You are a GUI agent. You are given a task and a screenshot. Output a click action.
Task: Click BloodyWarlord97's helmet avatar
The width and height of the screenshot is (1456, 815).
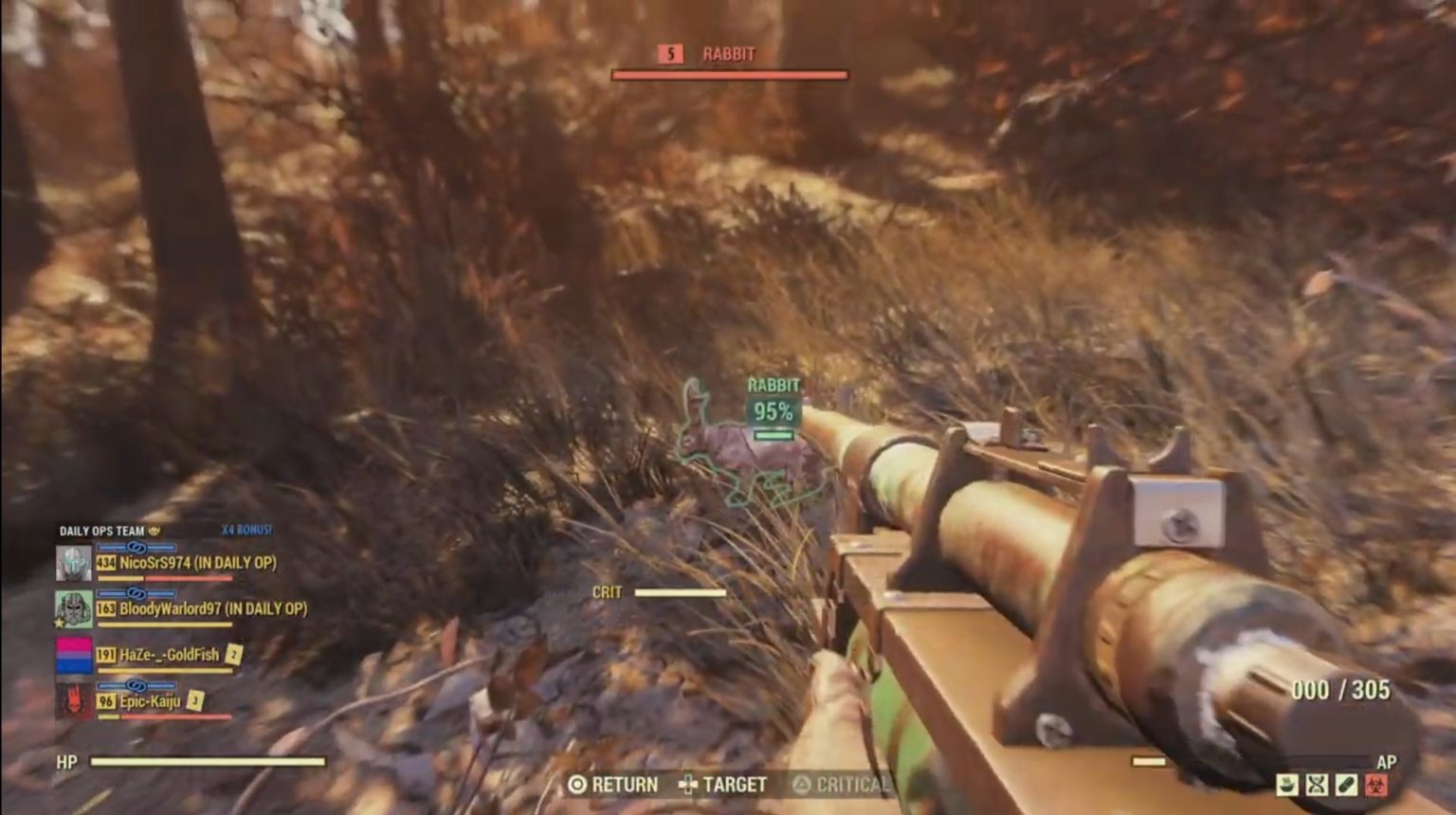pyautogui.click(x=73, y=609)
